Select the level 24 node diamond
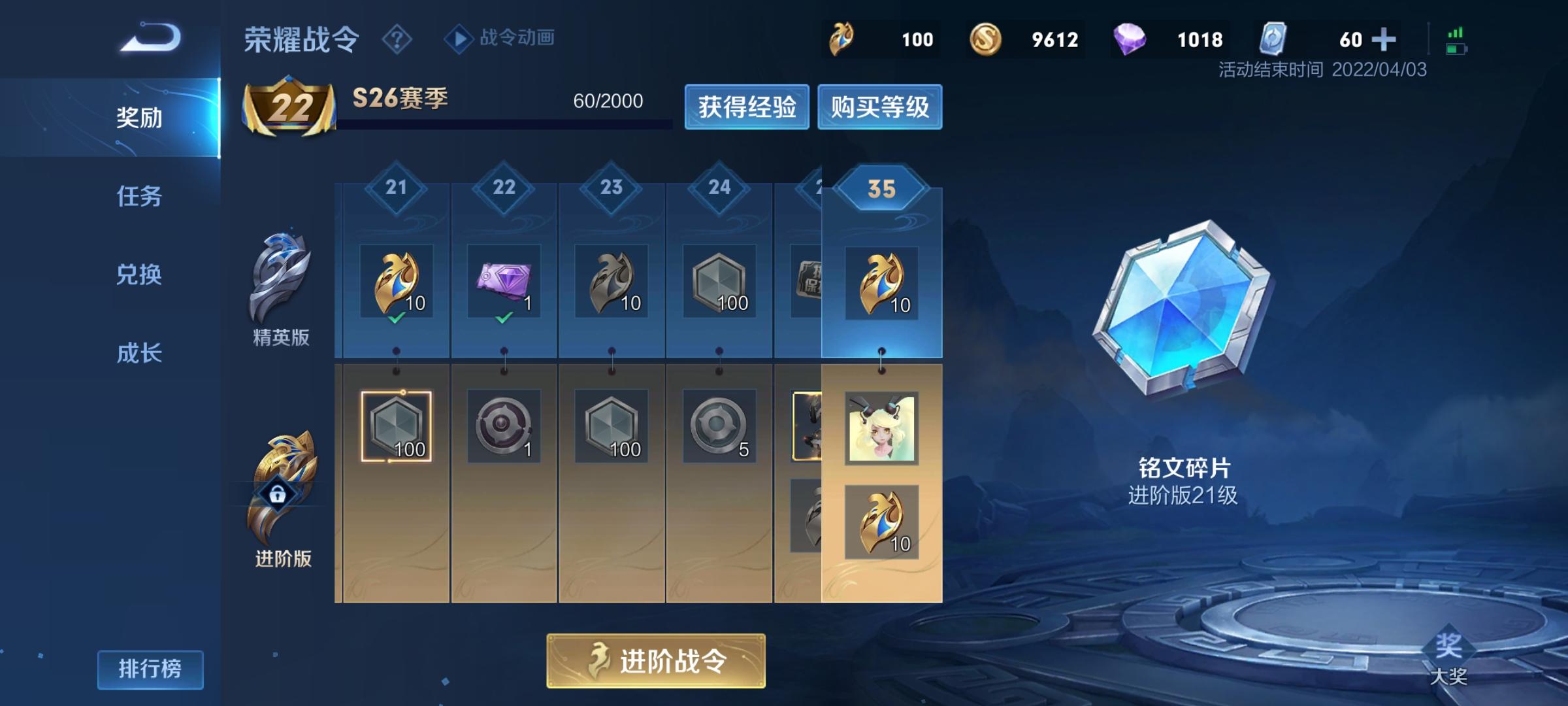This screenshot has height=706, width=1568. pyautogui.click(x=719, y=188)
